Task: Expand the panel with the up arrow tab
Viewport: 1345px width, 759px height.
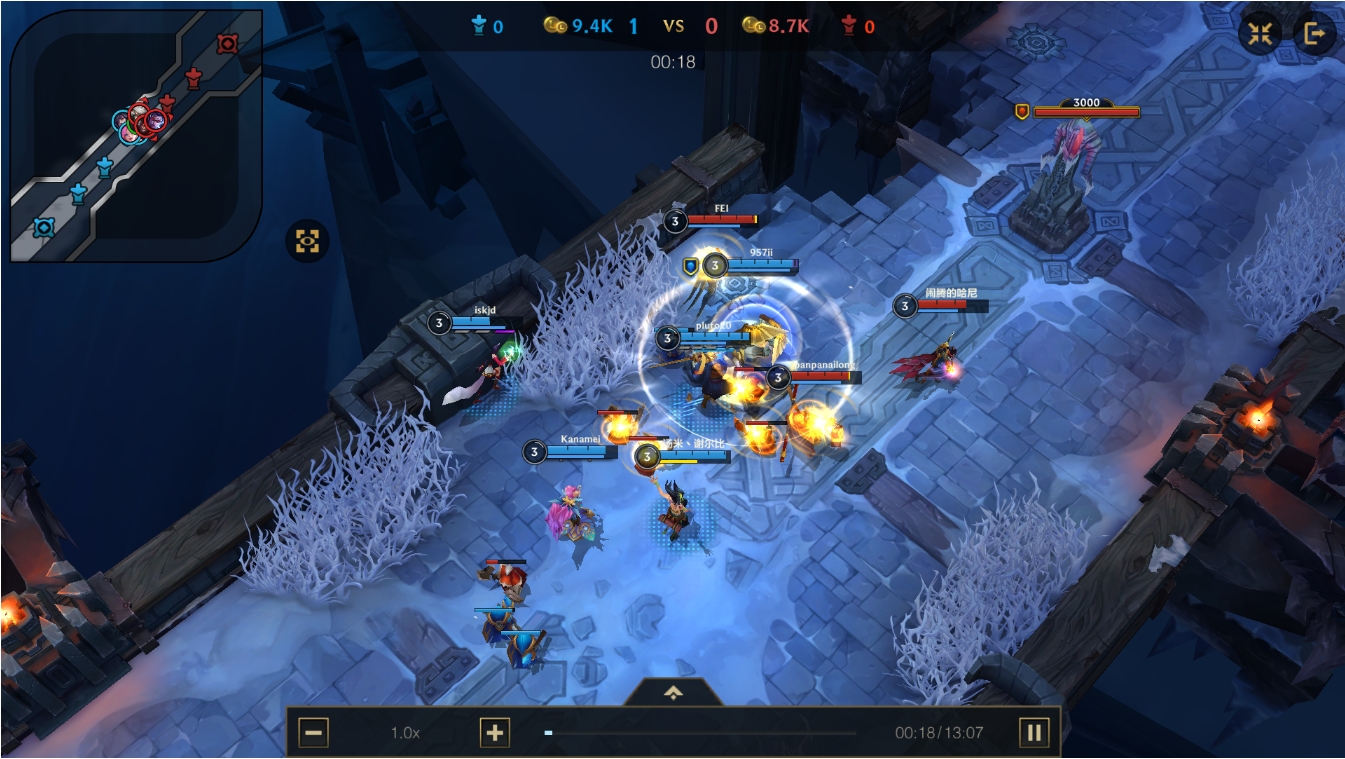Action: pyautogui.click(x=673, y=692)
